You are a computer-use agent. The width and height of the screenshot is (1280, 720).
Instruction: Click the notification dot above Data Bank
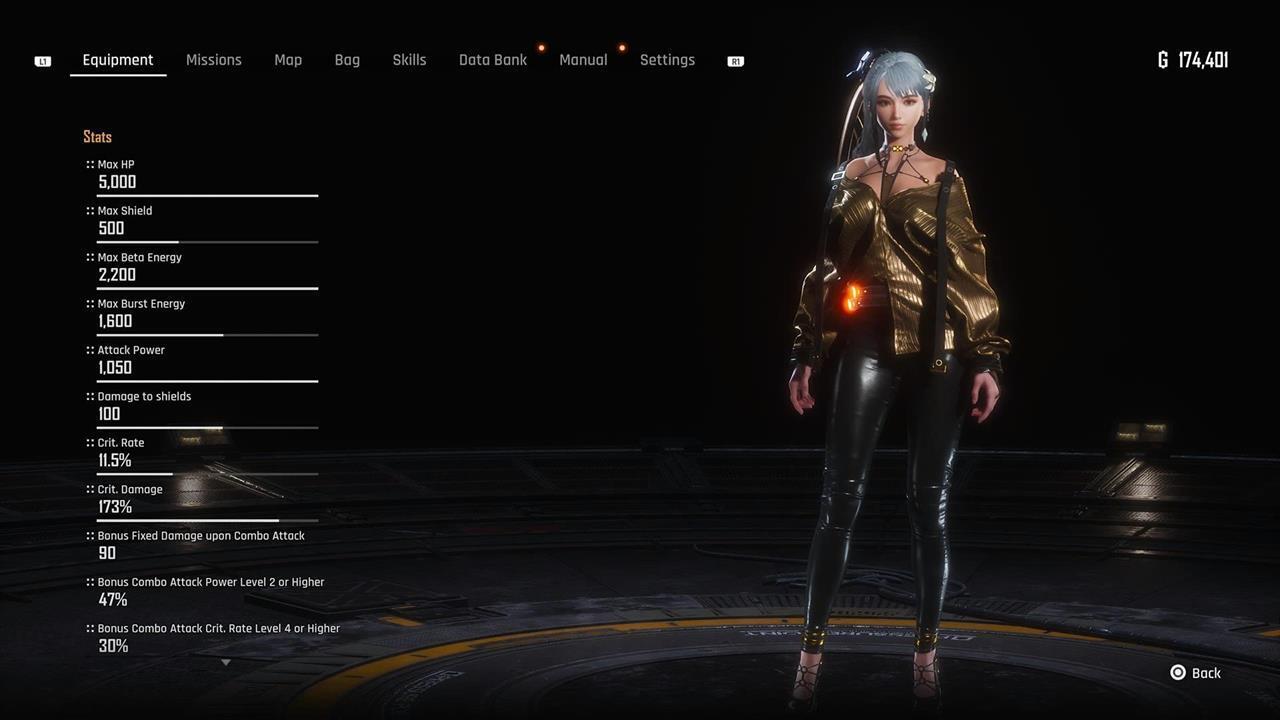coord(541,46)
